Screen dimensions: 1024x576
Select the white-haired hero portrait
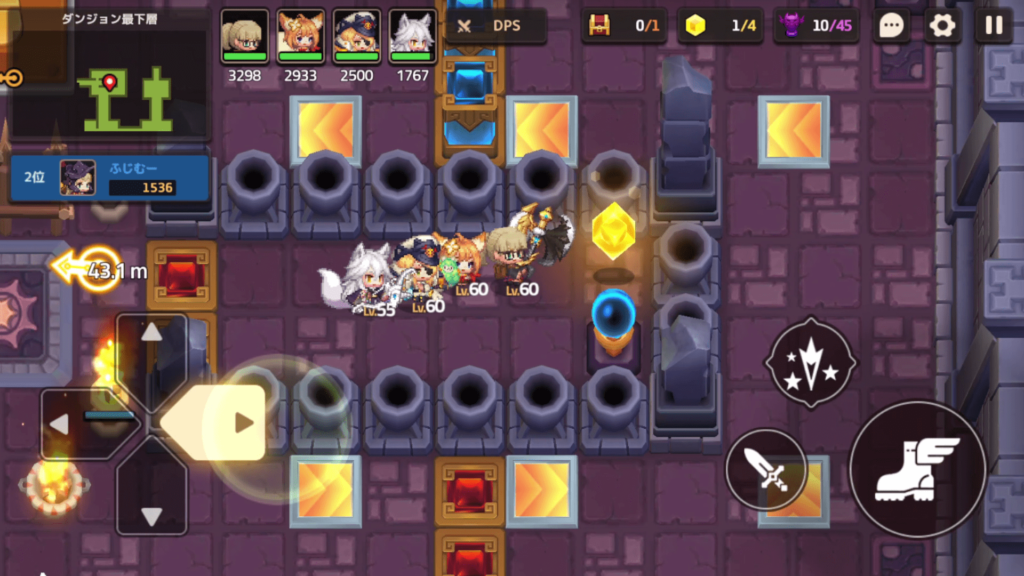(412, 36)
